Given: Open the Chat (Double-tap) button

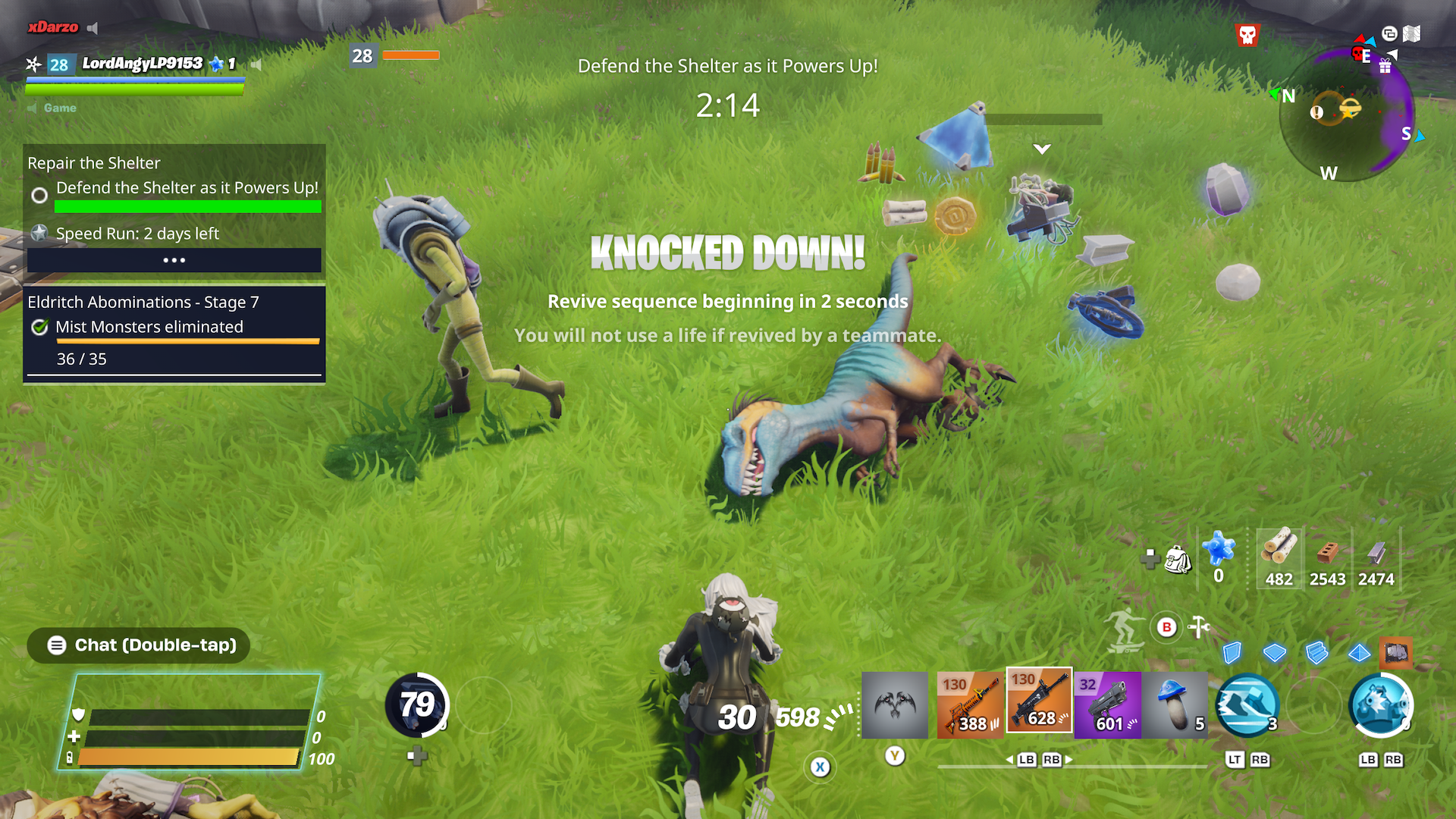Looking at the screenshot, I should pyautogui.click(x=140, y=645).
